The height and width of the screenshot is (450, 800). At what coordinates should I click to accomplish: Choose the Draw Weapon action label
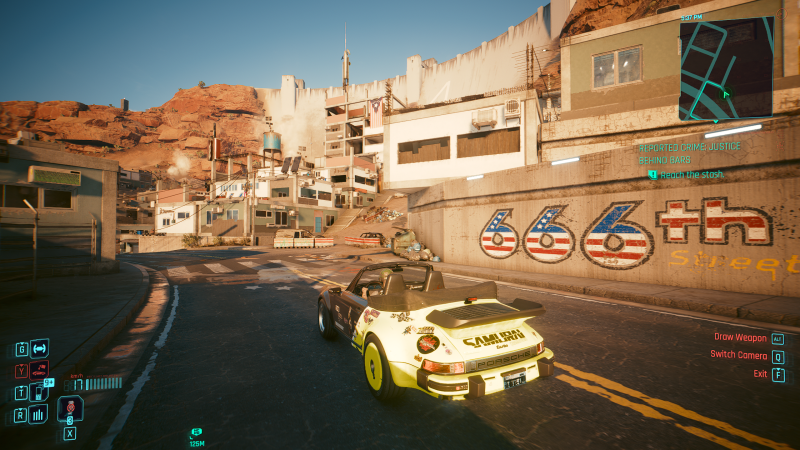click(x=740, y=338)
